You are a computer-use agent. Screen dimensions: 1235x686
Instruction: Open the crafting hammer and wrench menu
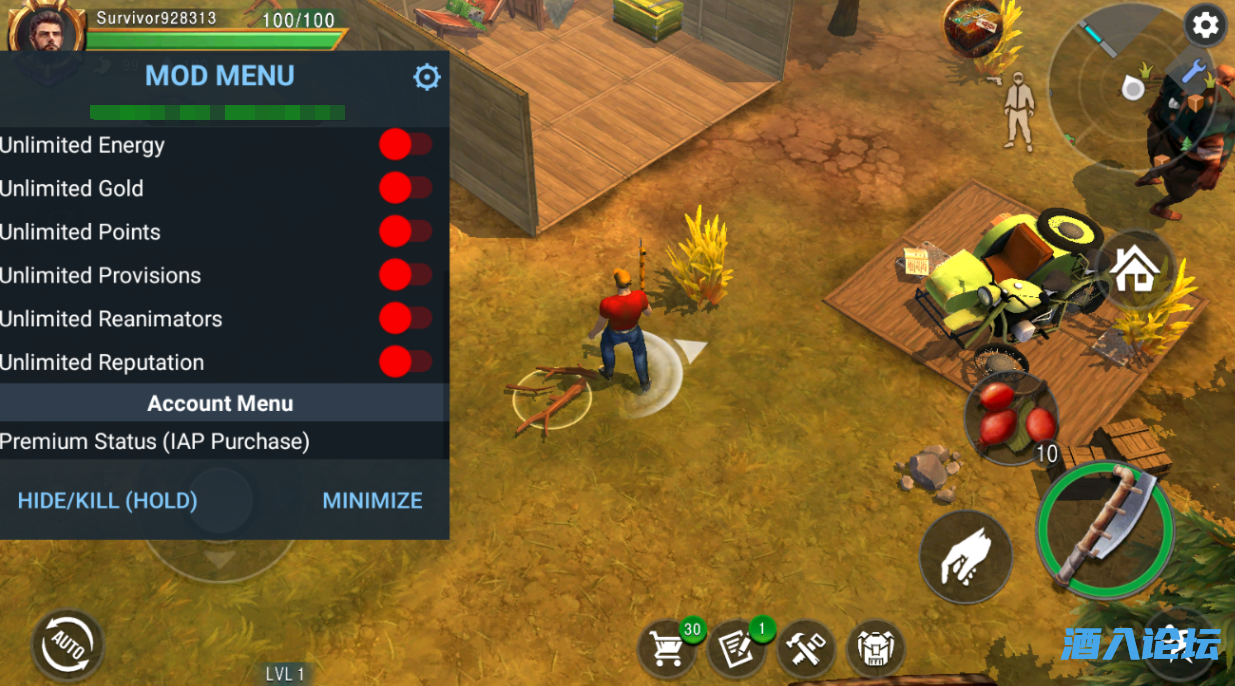coord(806,648)
